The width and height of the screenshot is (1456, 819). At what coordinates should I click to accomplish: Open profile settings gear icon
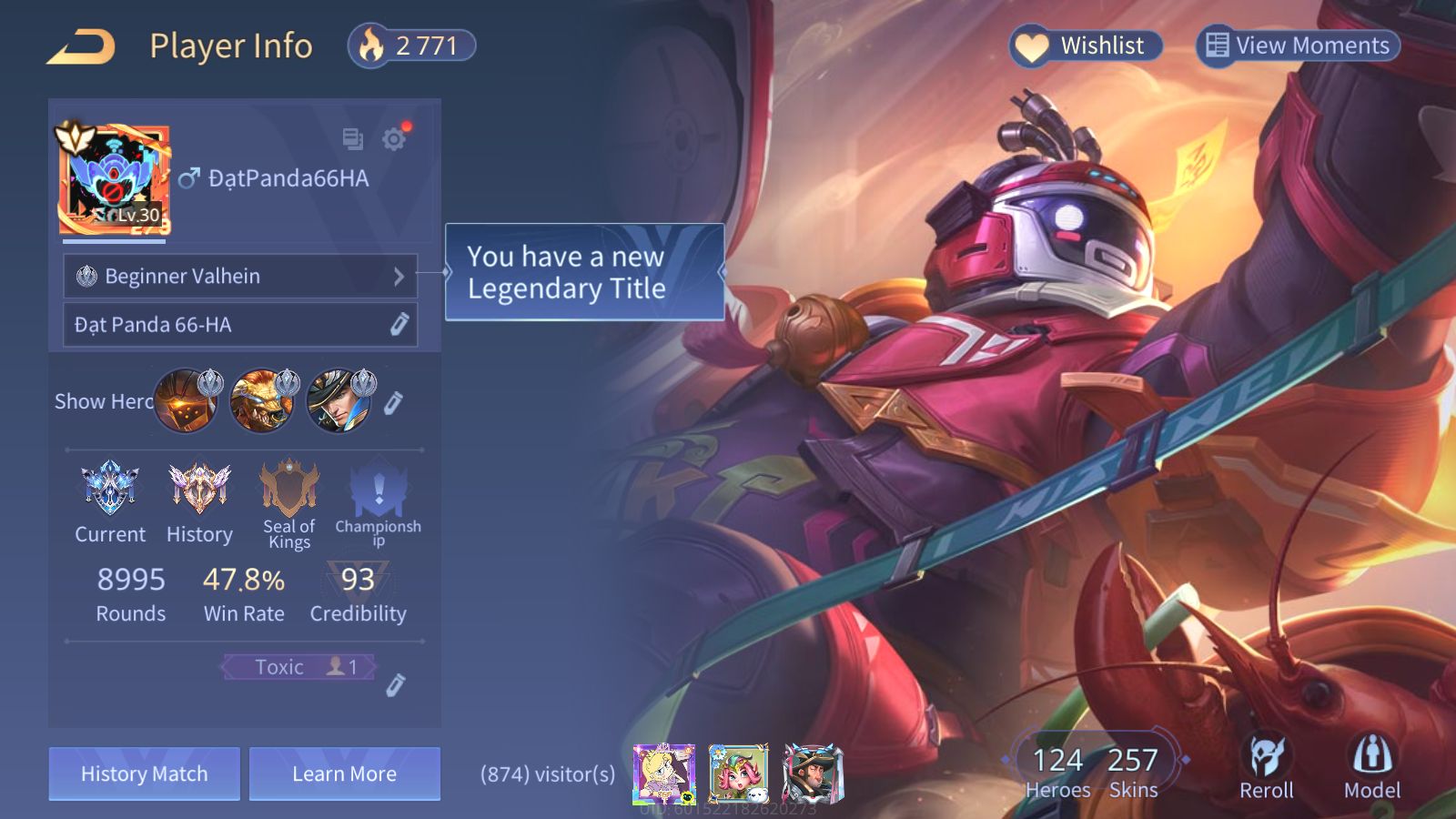pos(394,139)
